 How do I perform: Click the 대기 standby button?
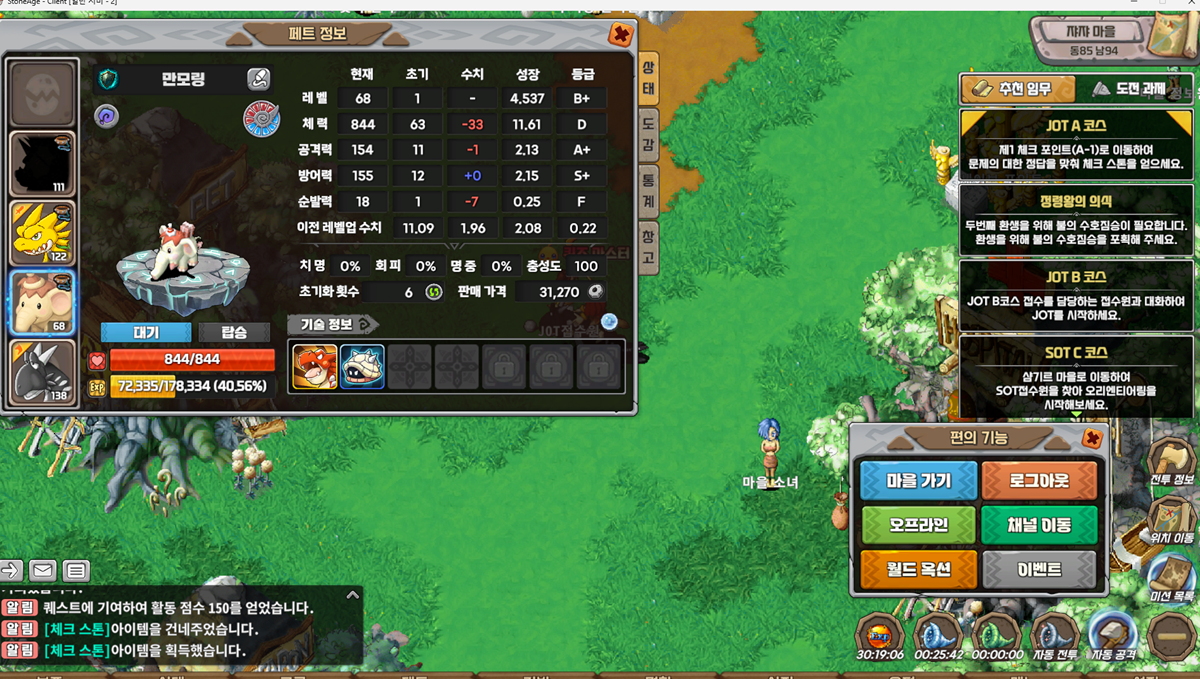point(146,332)
